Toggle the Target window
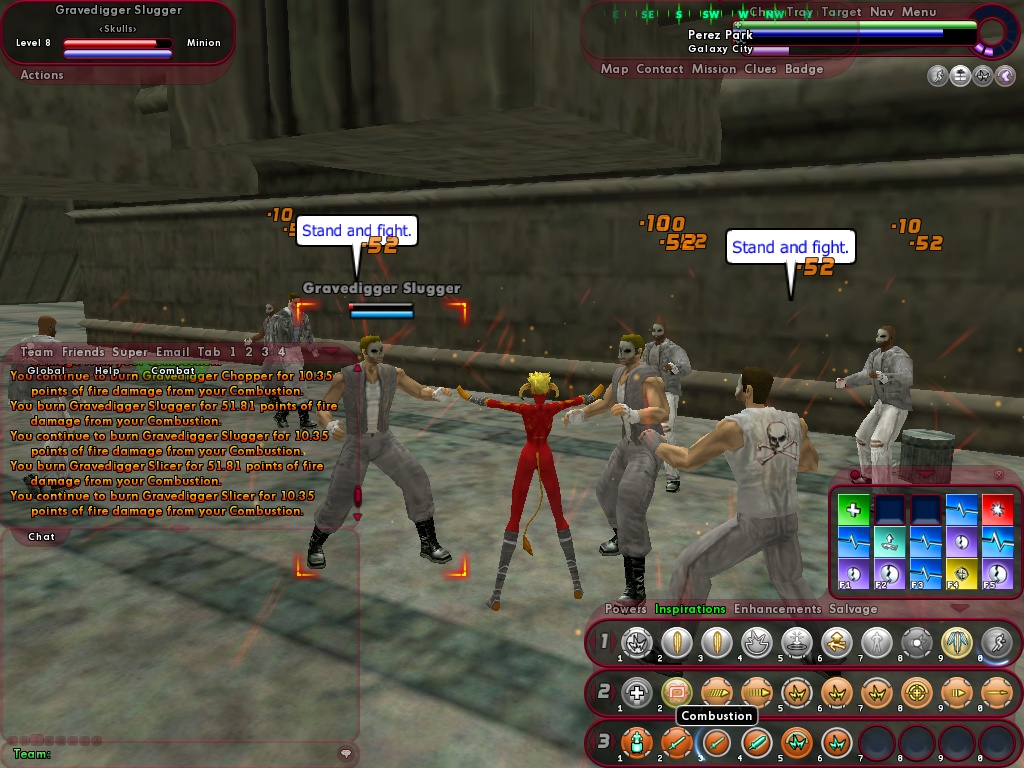This screenshot has width=1024, height=768. coord(840,12)
